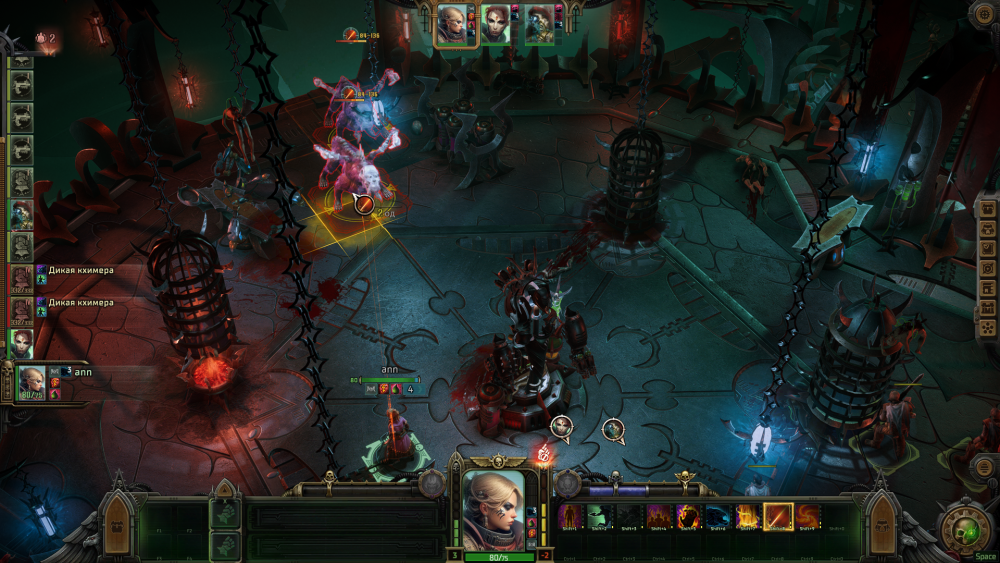
Task: Click the masked character in turn order
Action: click(21, 213)
